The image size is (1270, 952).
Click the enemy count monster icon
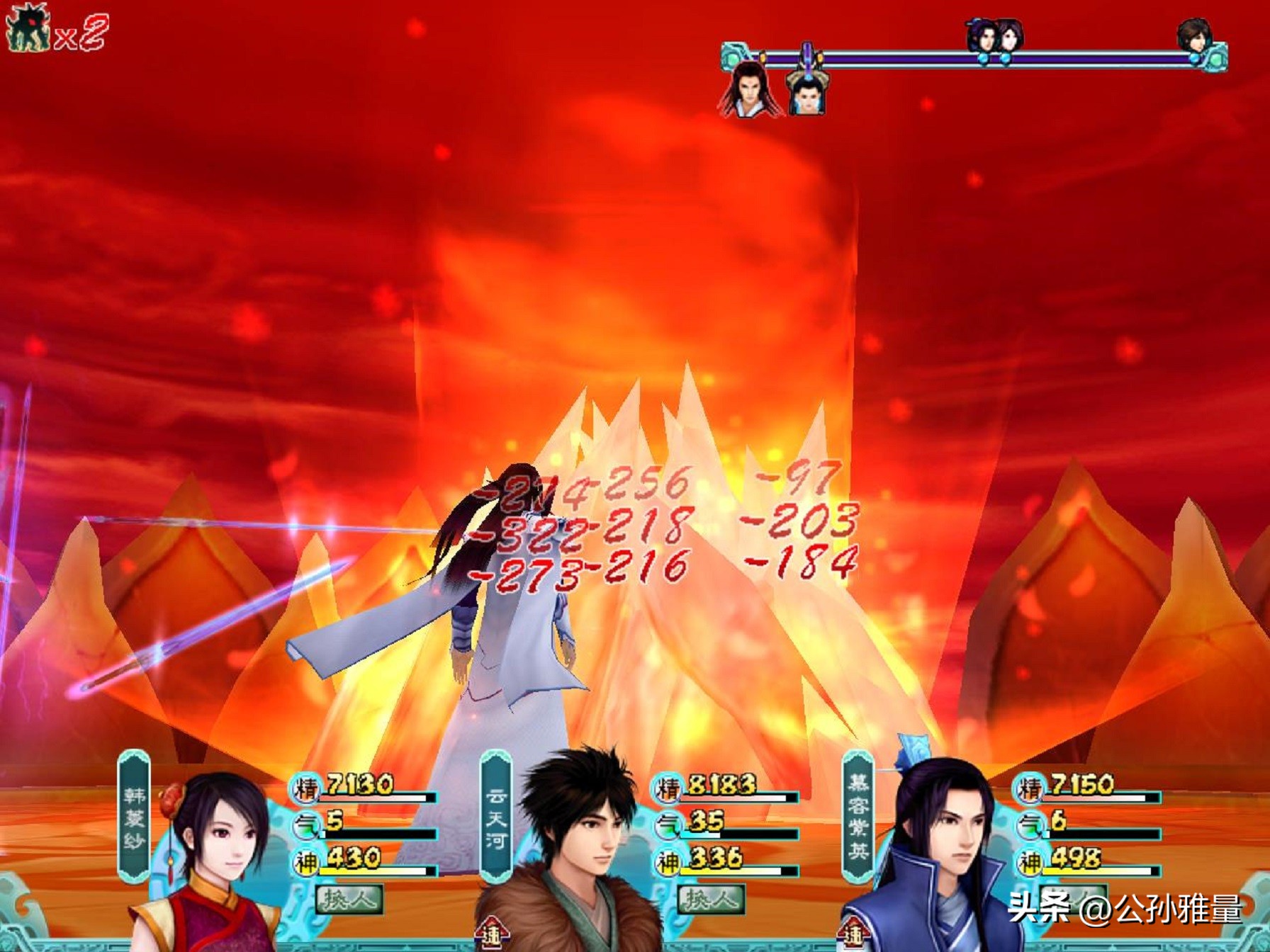click(27, 30)
